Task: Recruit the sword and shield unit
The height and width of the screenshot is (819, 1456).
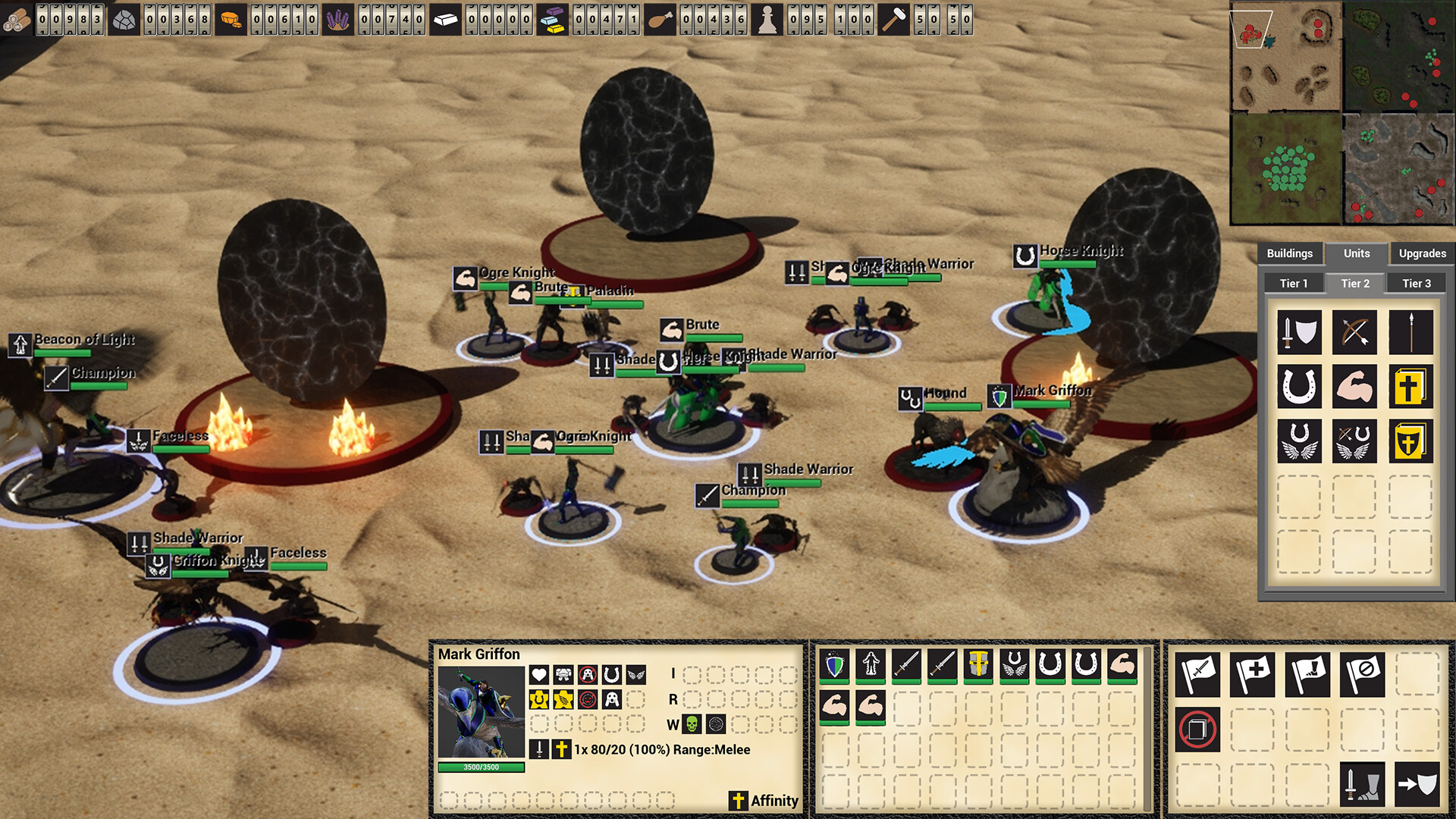Action: pos(1299,332)
